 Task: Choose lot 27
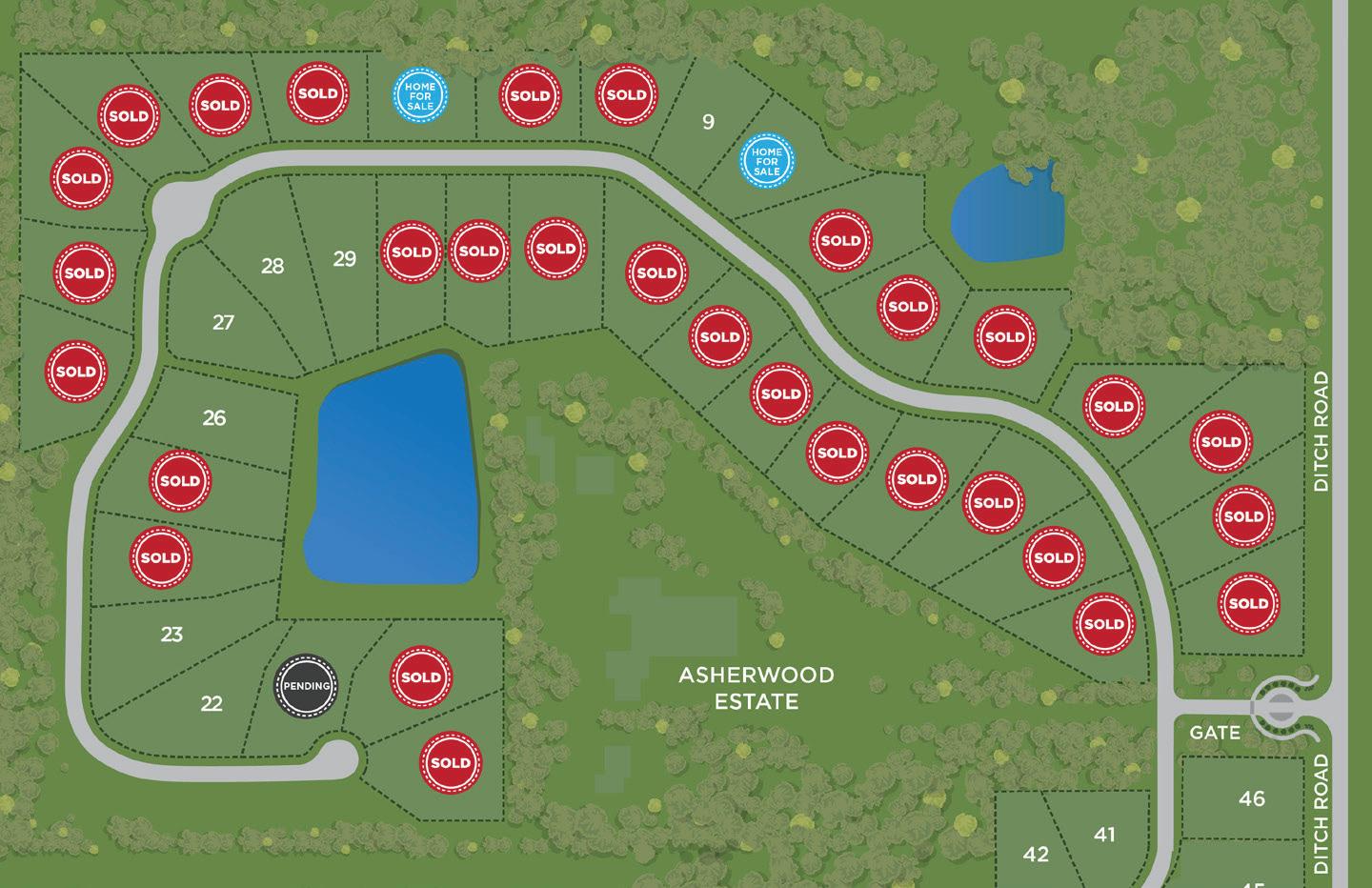tap(223, 323)
